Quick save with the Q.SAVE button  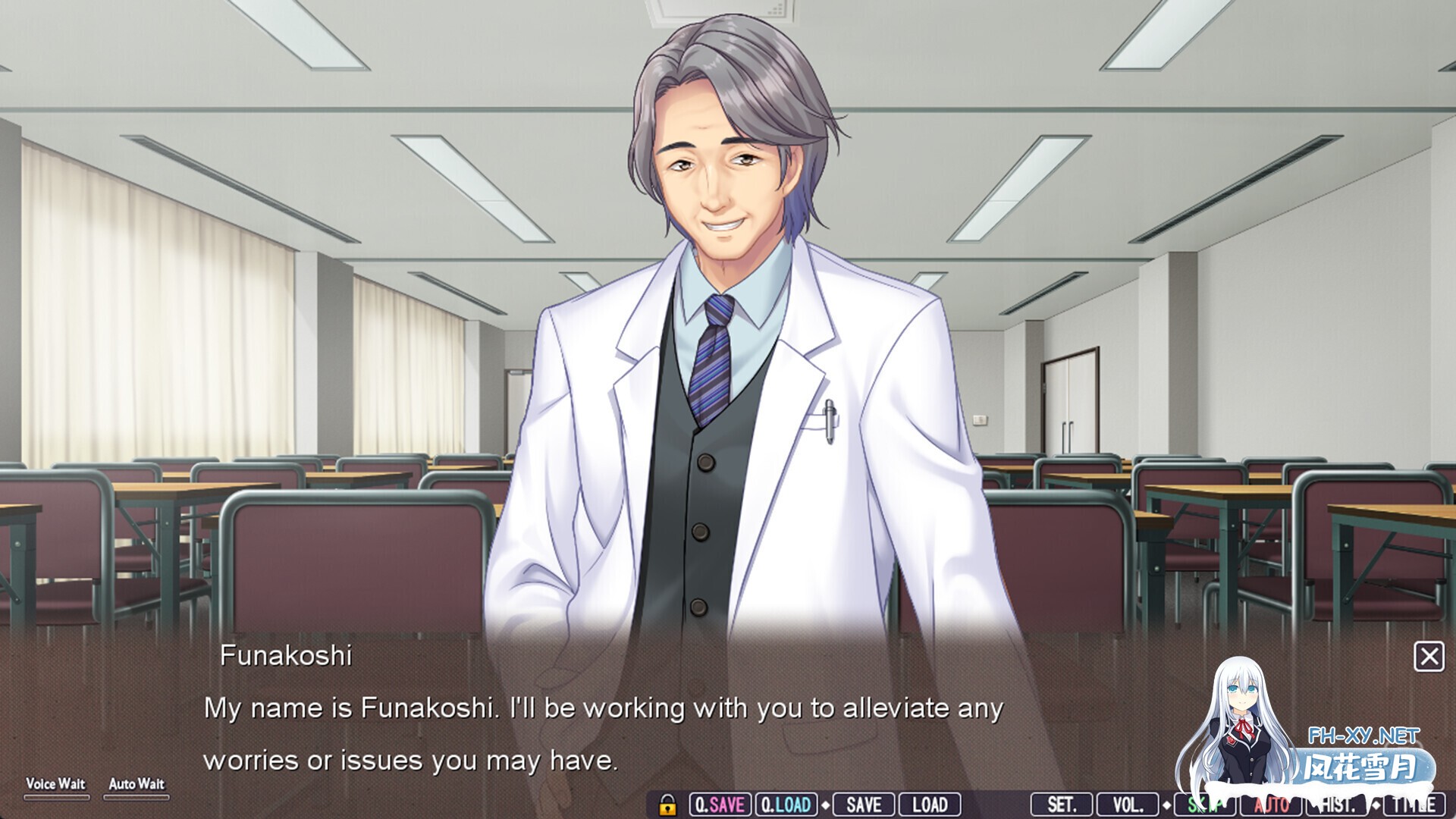tap(720, 805)
